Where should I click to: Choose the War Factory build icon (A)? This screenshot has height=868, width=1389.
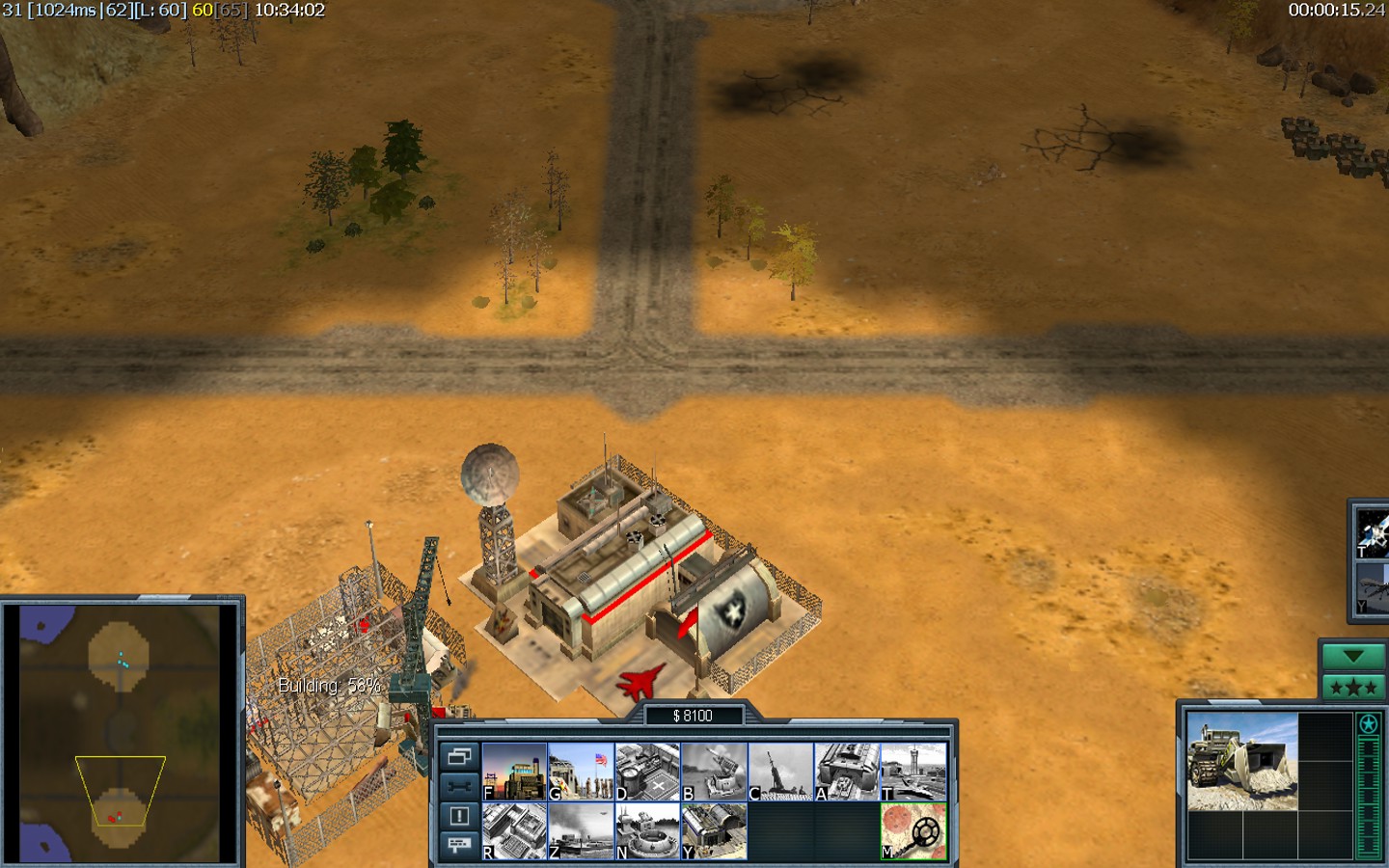click(847, 772)
